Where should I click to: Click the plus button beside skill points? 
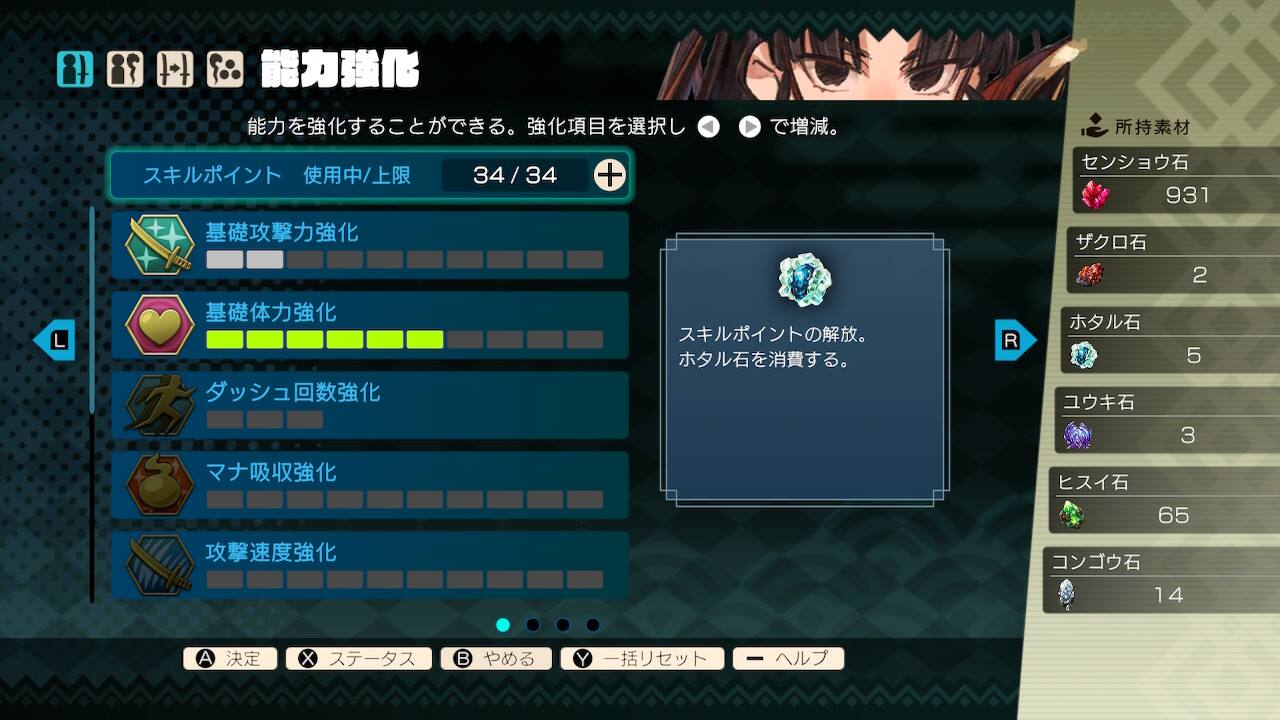click(609, 175)
